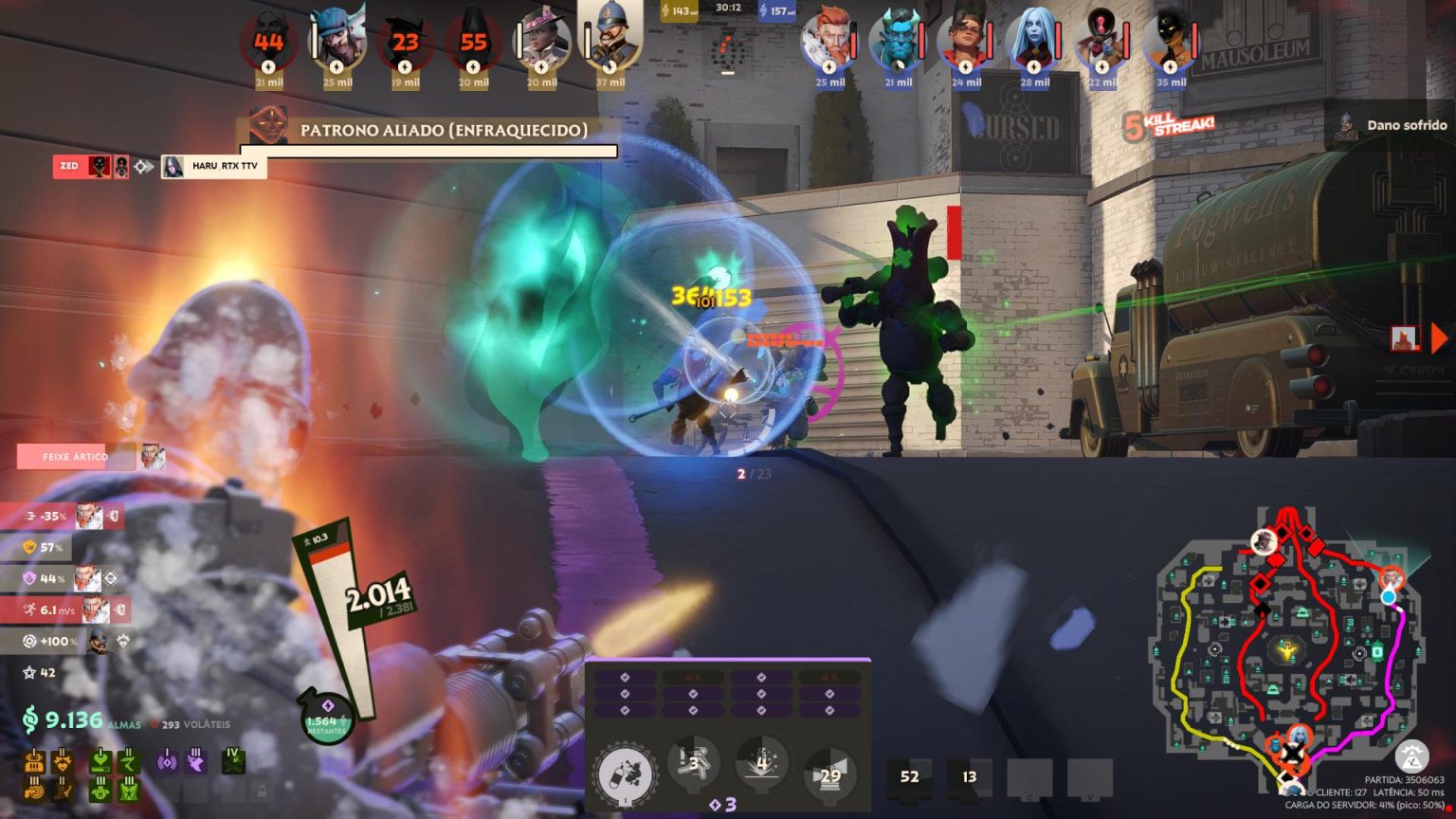Click the Dano sofrido hero icon top right

(x=1346, y=124)
